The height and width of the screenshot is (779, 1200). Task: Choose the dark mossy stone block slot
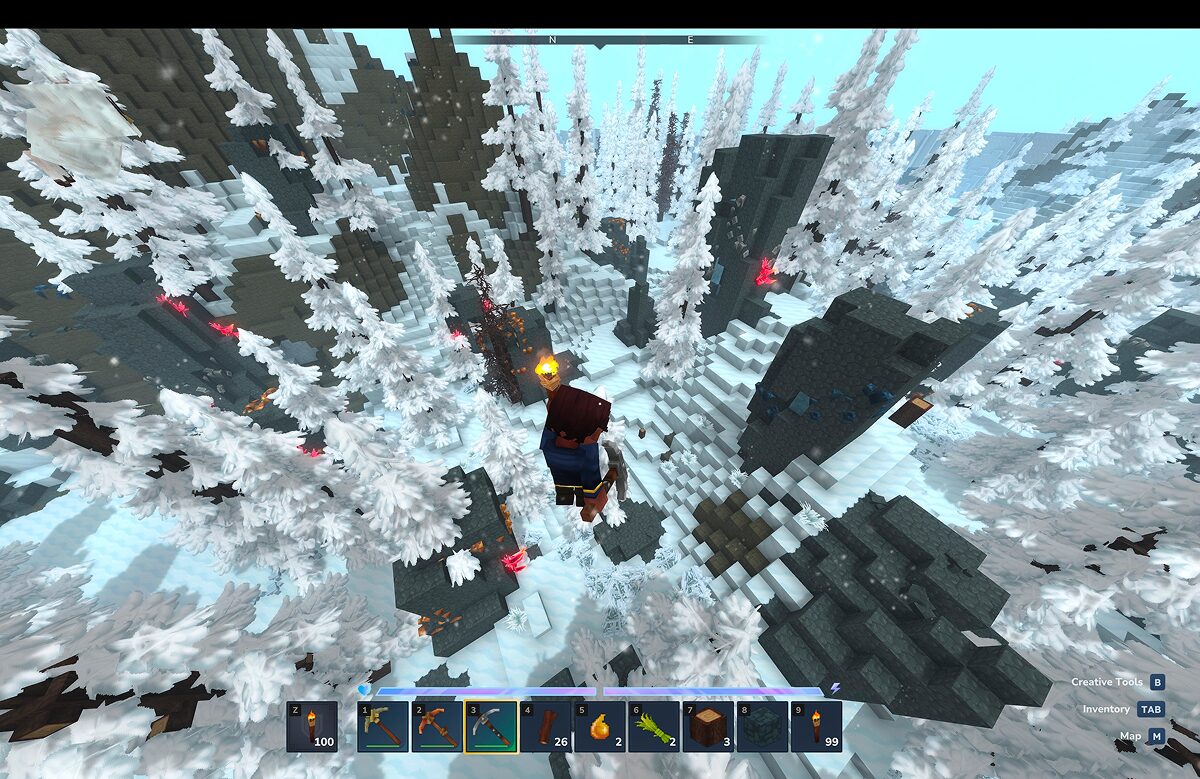tap(761, 726)
